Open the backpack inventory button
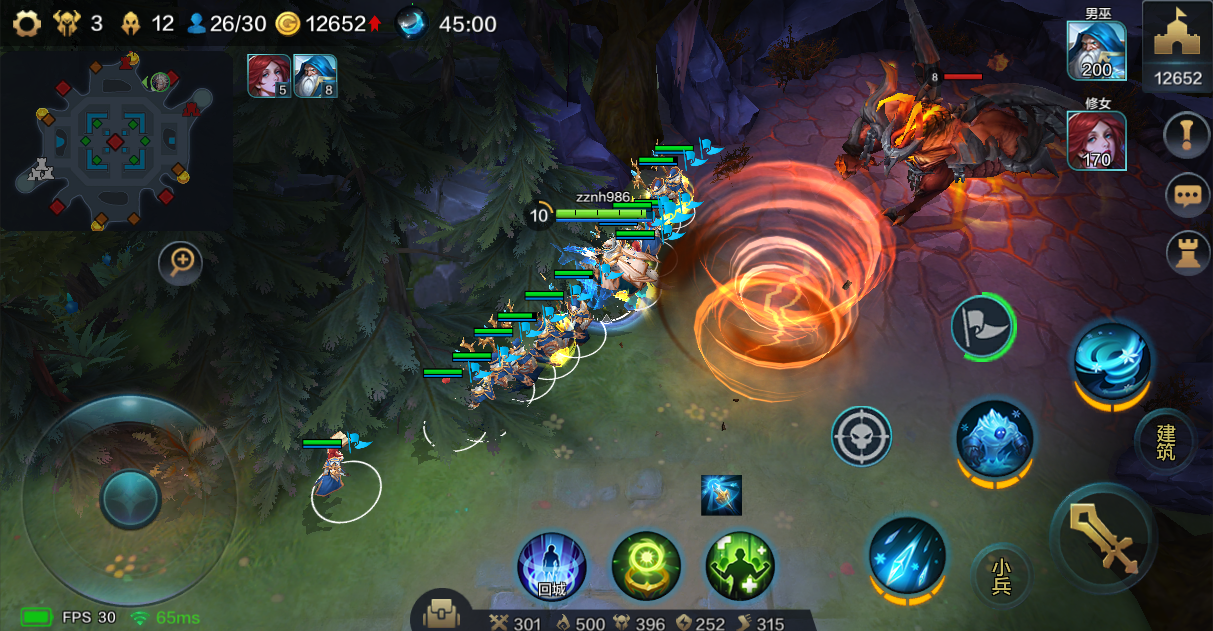Image resolution: width=1213 pixels, height=631 pixels. [x=441, y=614]
